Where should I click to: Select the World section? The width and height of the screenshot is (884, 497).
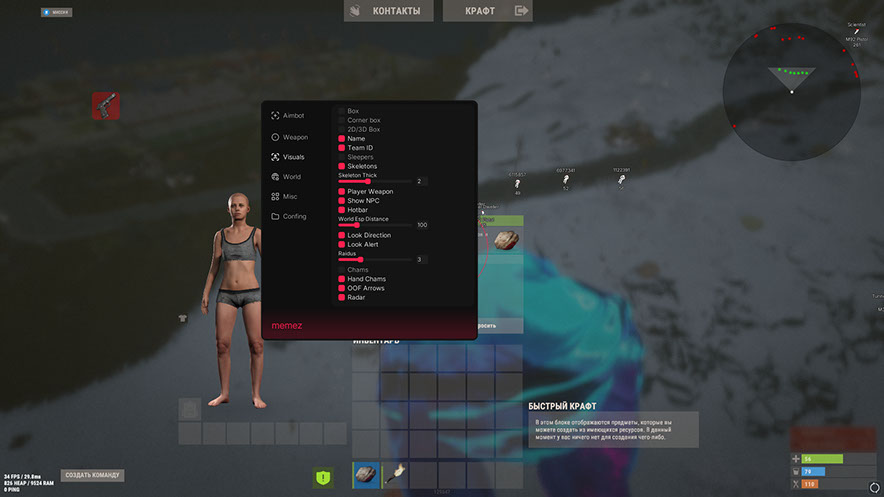290,177
